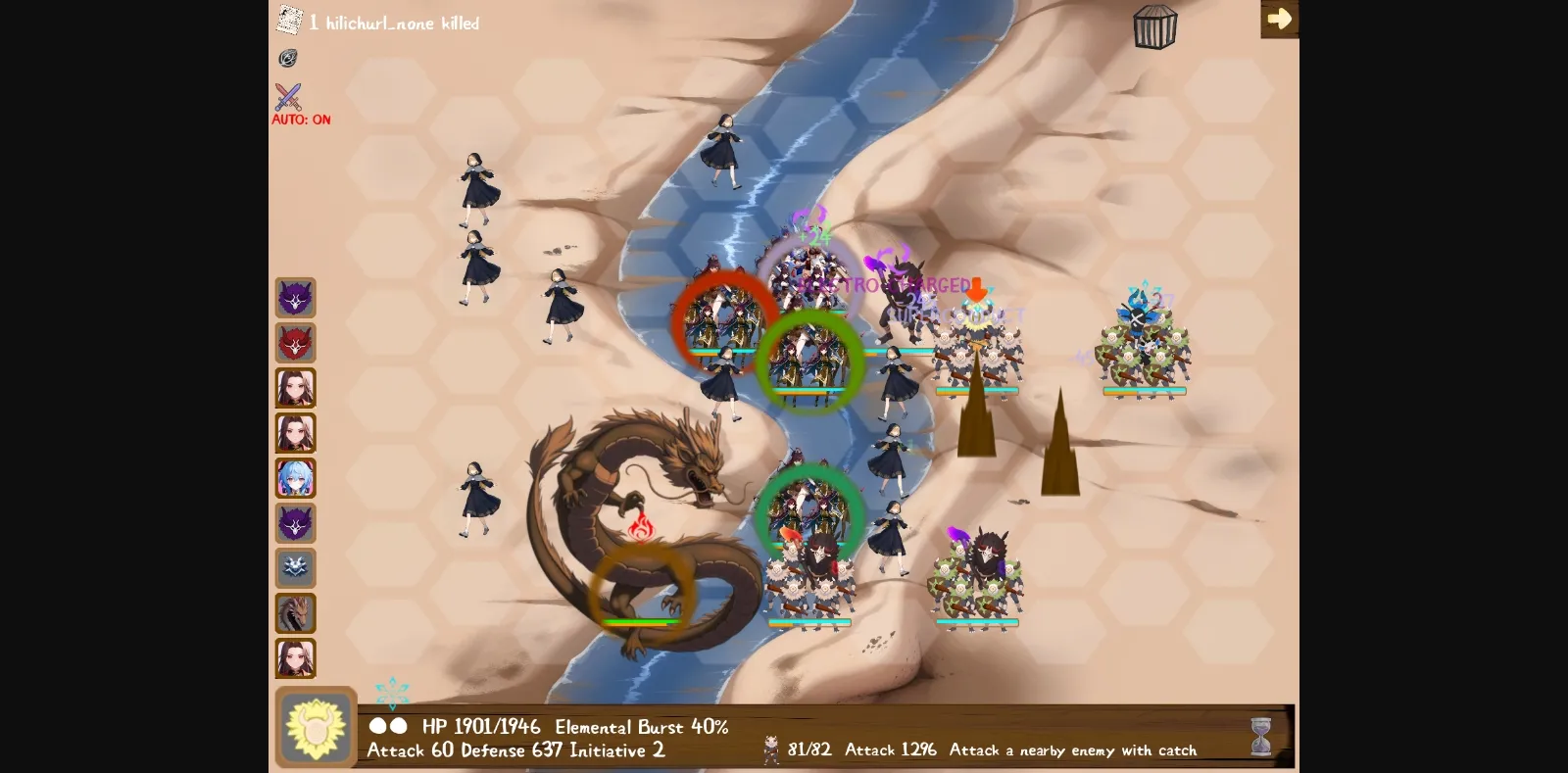This screenshot has height=773, width=1568.
Task: Select the cryo snowflake unit icon
Action: pyautogui.click(x=296, y=568)
